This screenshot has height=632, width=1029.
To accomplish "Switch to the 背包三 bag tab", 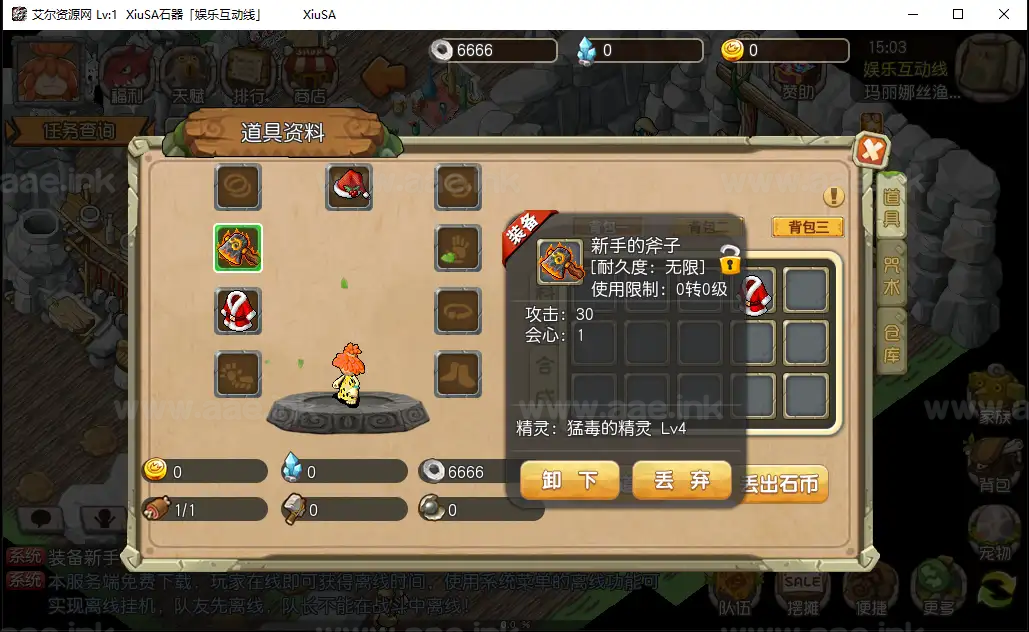I will [x=808, y=227].
